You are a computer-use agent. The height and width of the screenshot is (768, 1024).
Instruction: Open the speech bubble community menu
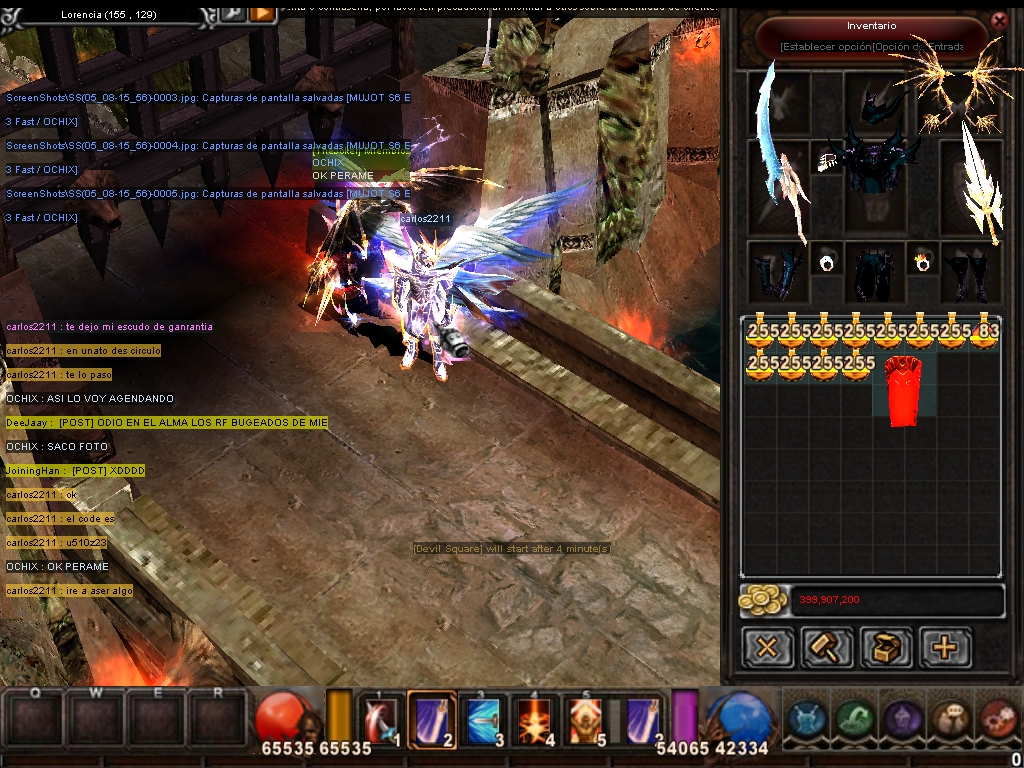[x=950, y=718]
